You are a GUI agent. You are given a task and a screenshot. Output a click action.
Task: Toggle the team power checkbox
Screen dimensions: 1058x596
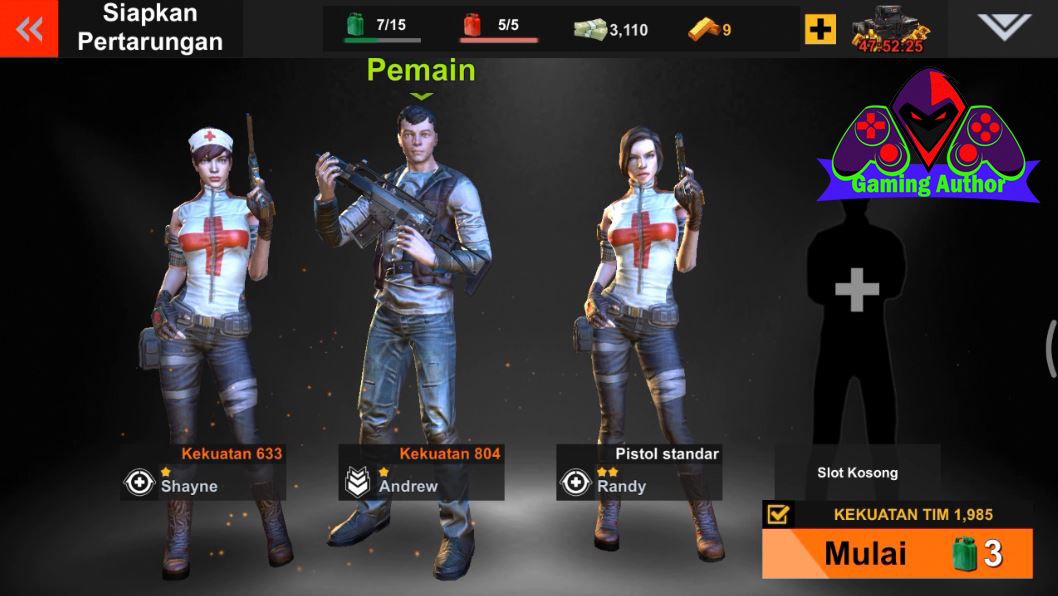(x=777, y=514)
